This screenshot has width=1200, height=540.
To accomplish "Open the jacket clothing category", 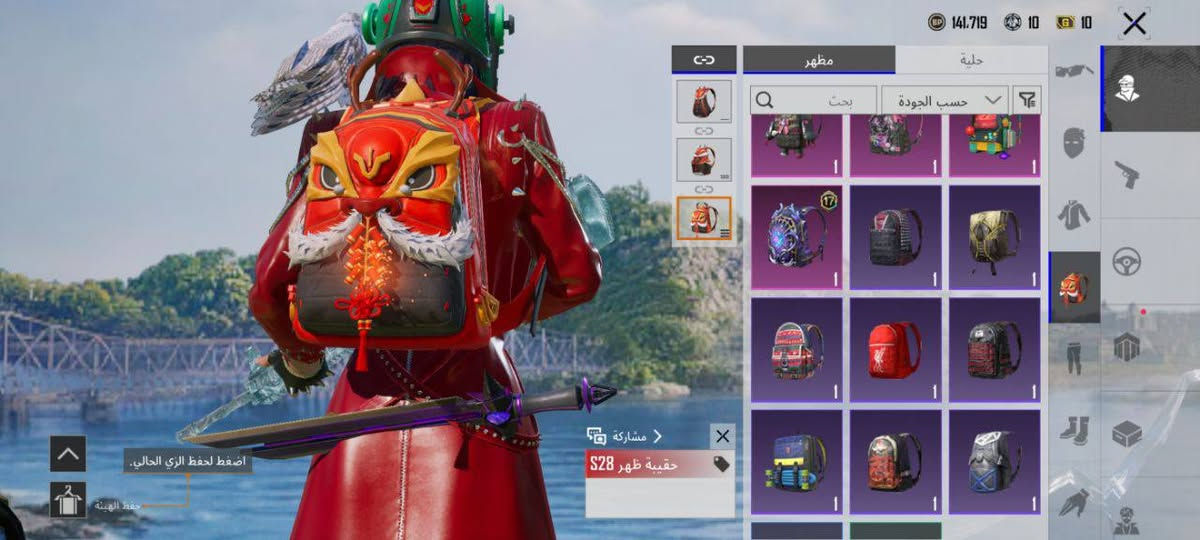I will (x=1074, y=214).
